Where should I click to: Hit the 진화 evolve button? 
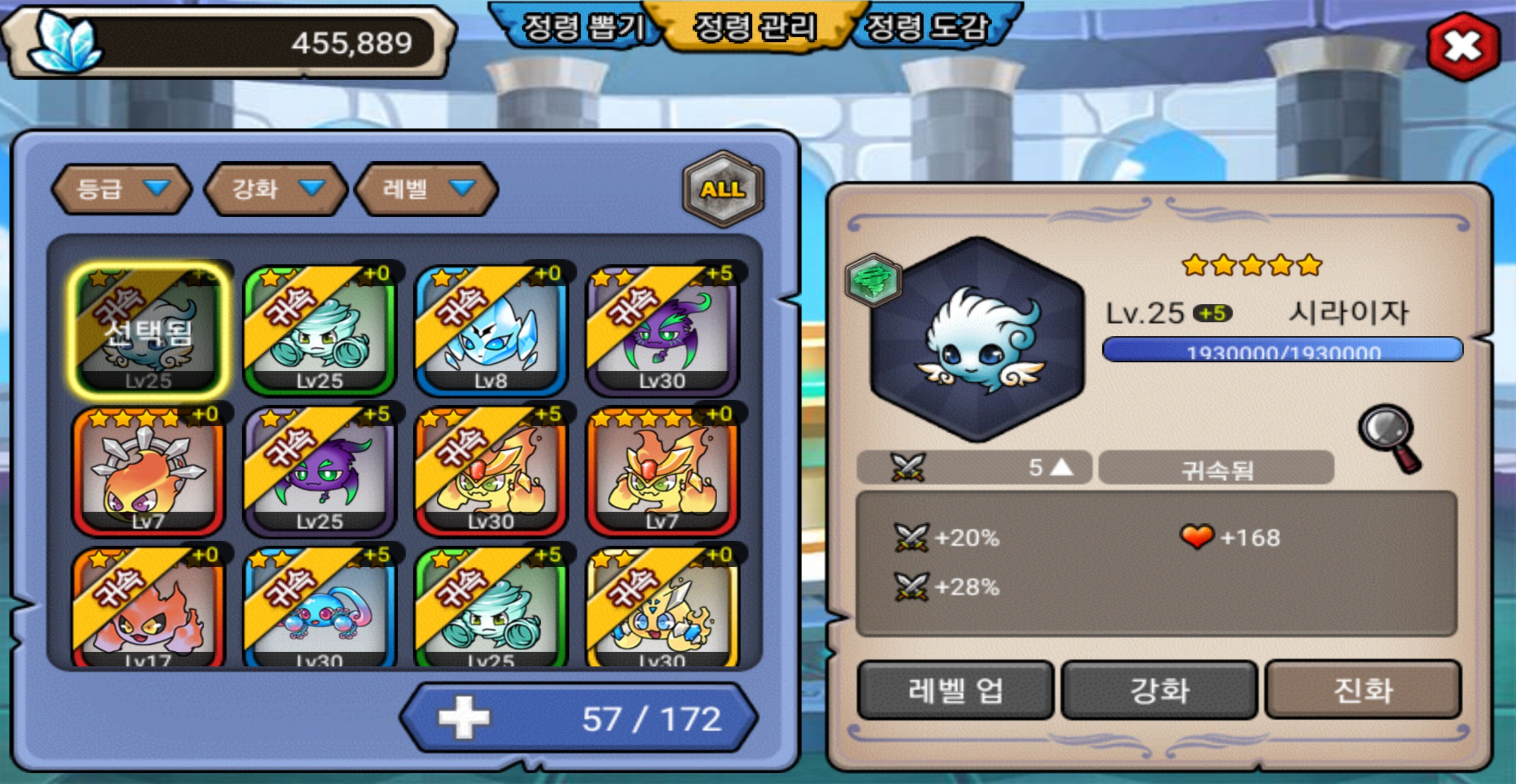click(x=1362, y=690)
